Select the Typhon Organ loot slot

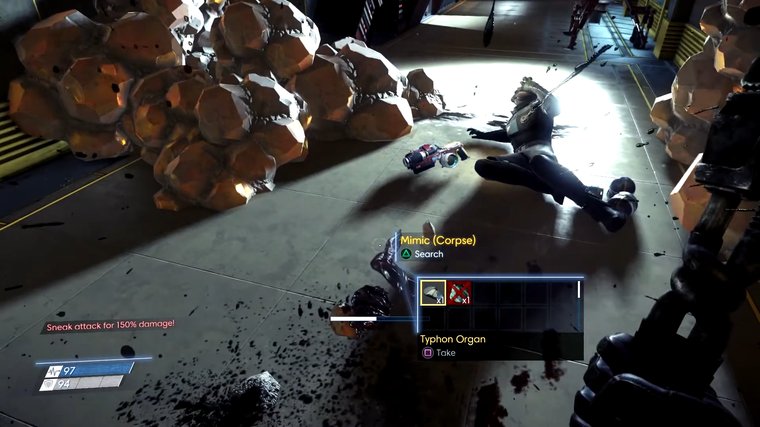tap(433, 293)
